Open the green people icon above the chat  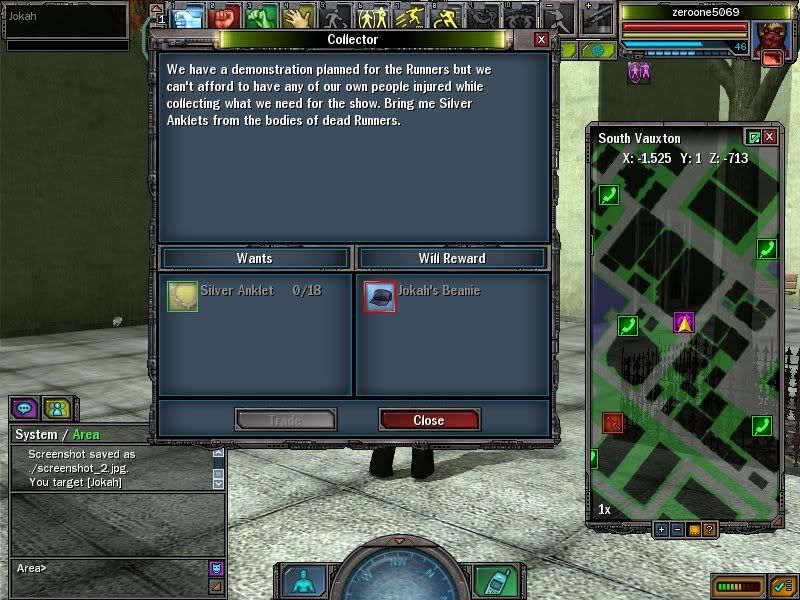56,408
